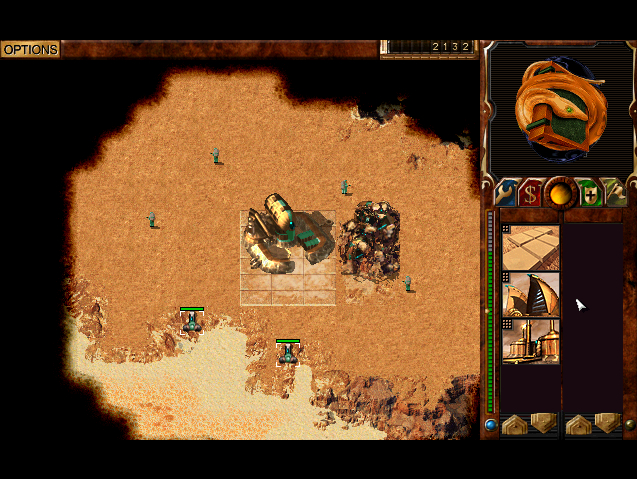The width and height of the screenshot is (637, 479).
Task: Build the Windtrap structure
Action: [x=531, y=295]
